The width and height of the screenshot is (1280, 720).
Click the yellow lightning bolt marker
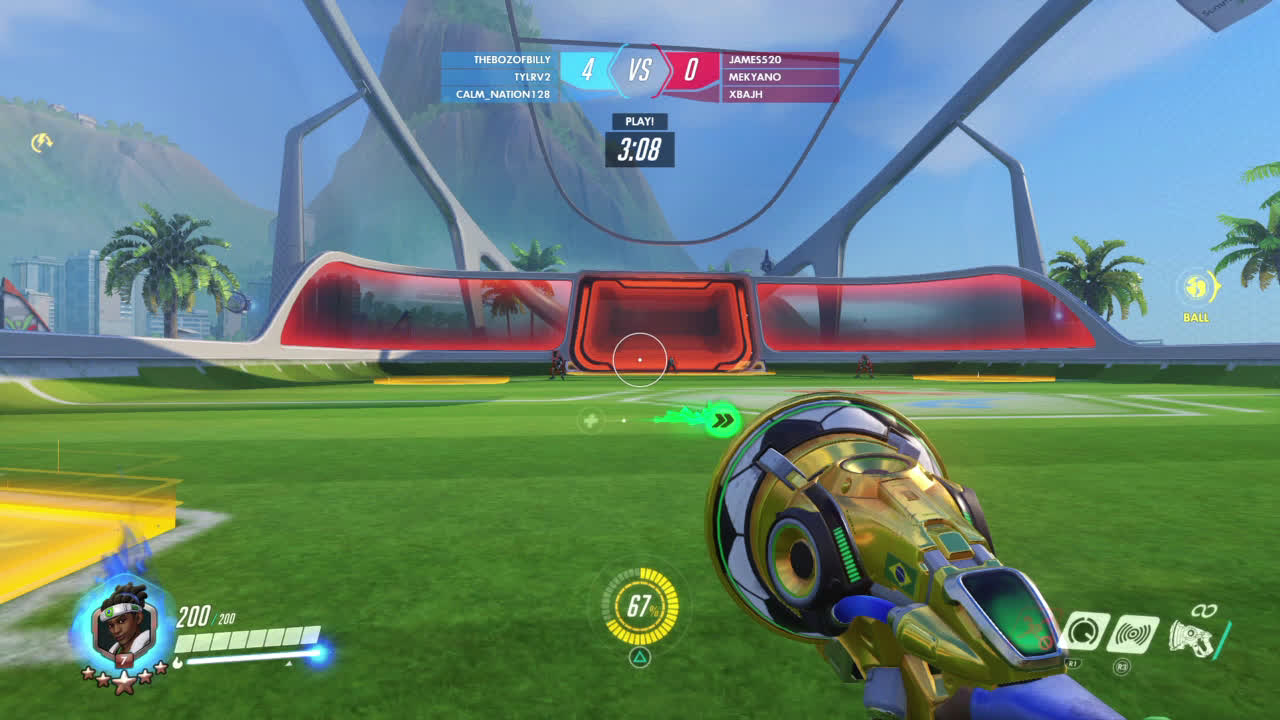[41, 143]
